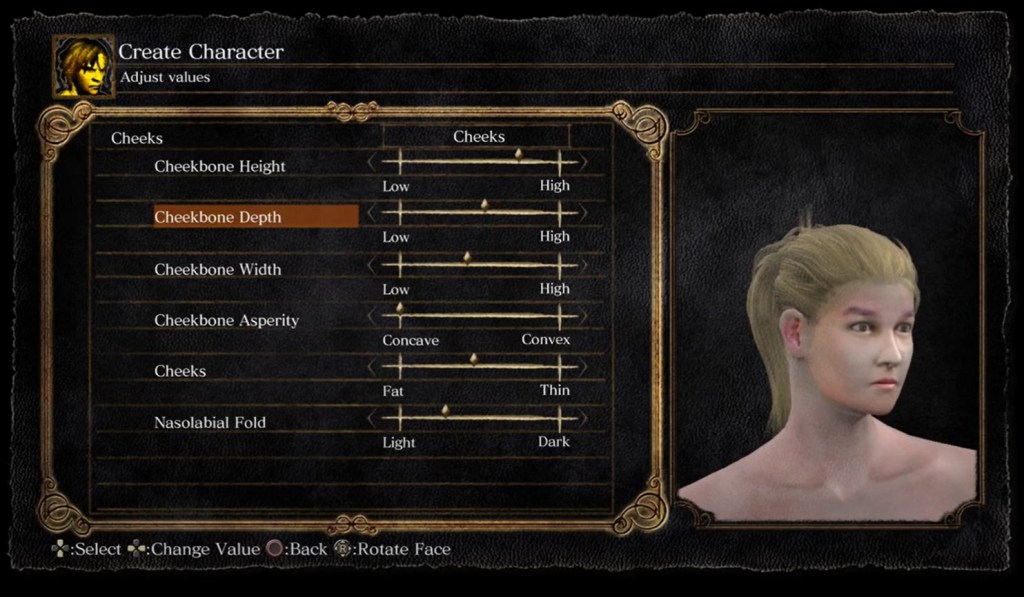
Task: Select the Cheekbone Asperity entry
Action: (x=226, y=321)
